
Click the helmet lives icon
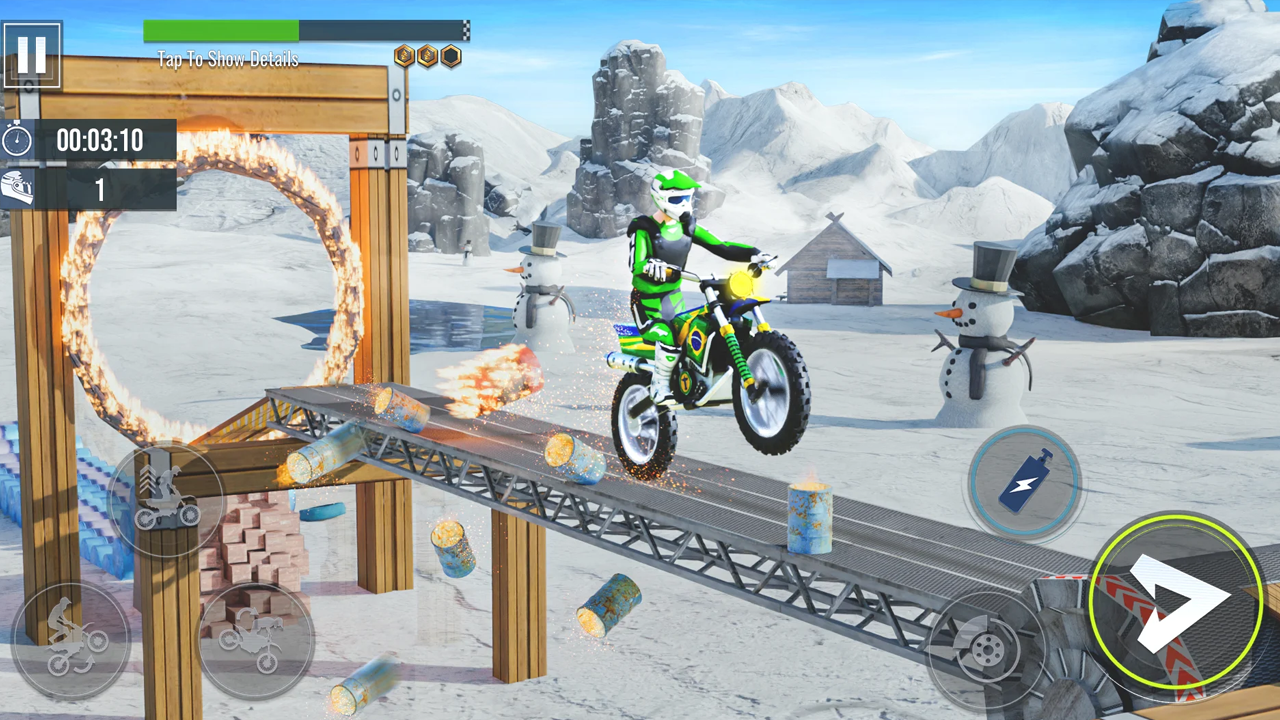16,188
